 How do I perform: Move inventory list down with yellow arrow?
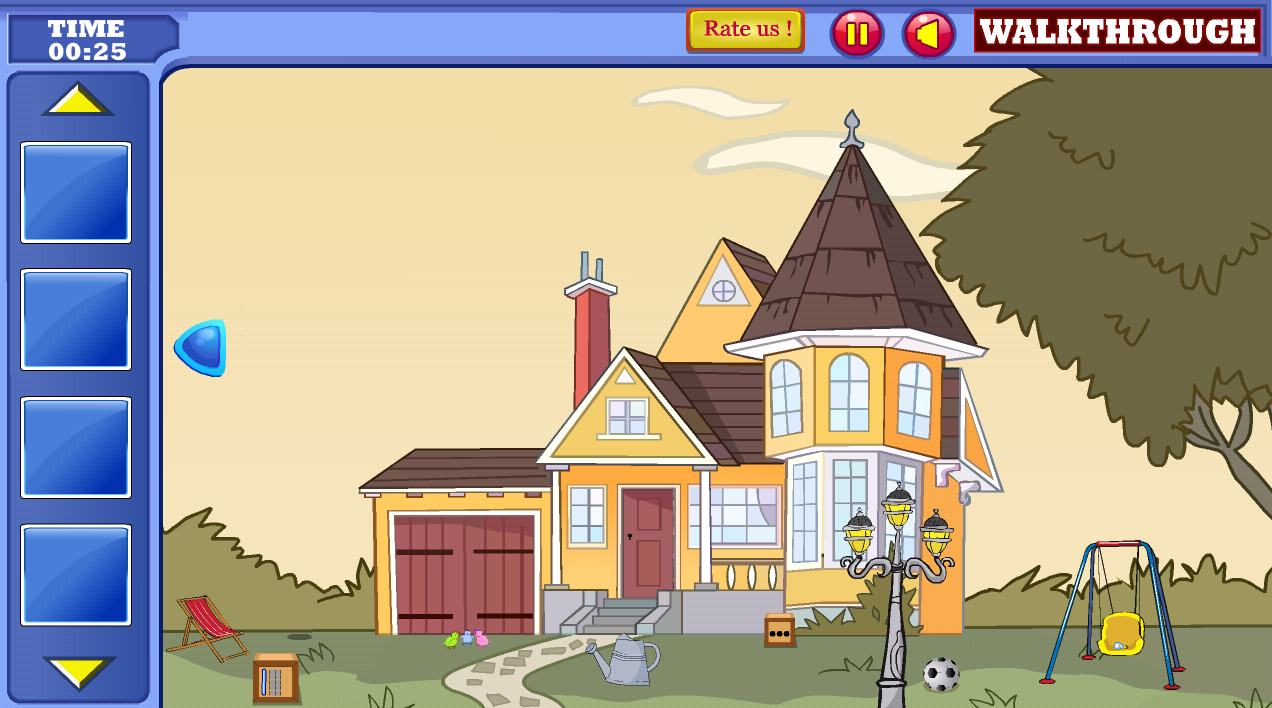coord(78,671)
